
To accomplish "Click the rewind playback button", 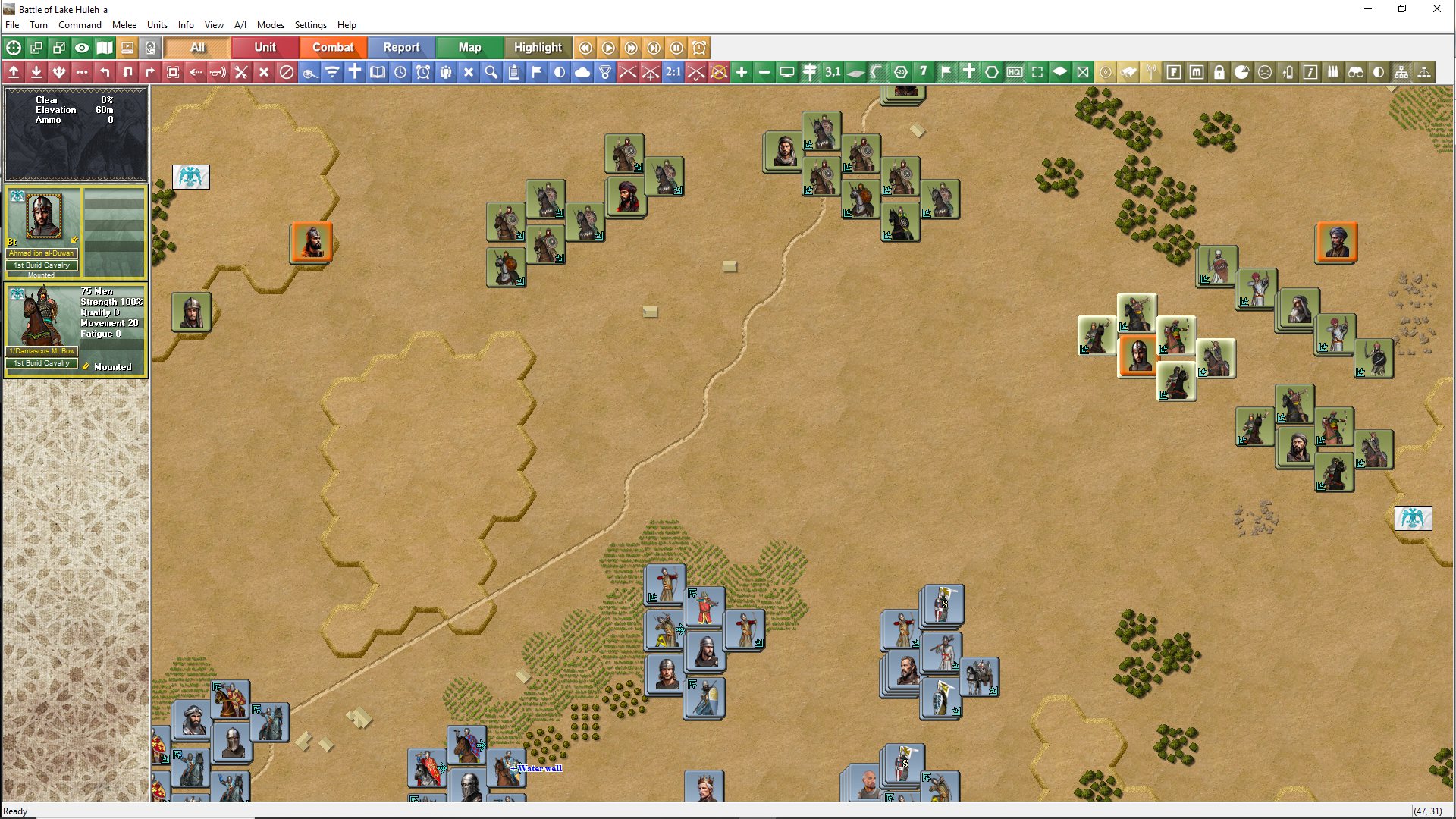I will [585, 48].
